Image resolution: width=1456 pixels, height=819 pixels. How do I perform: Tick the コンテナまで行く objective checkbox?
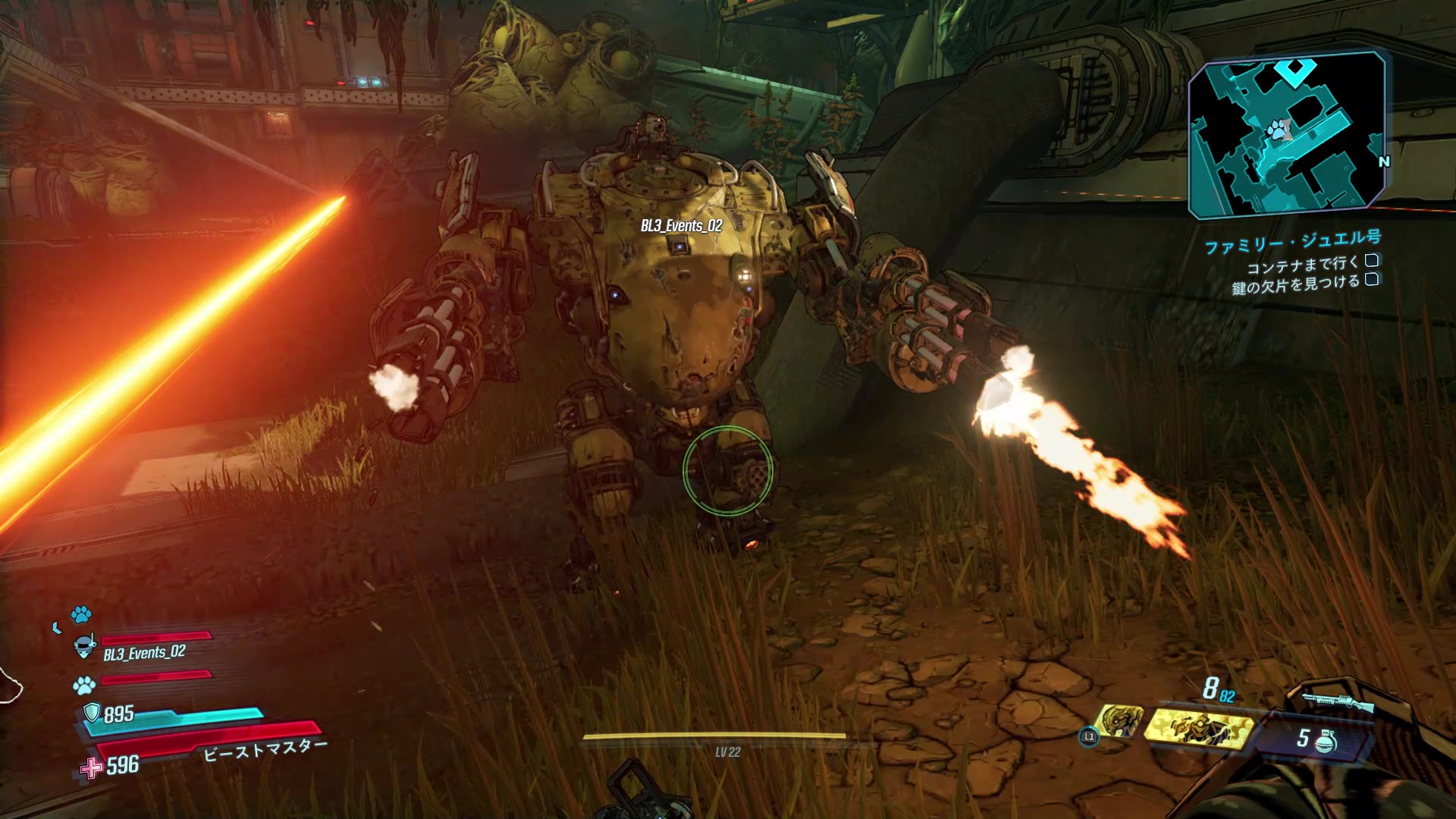click(x=1371, y=261)
